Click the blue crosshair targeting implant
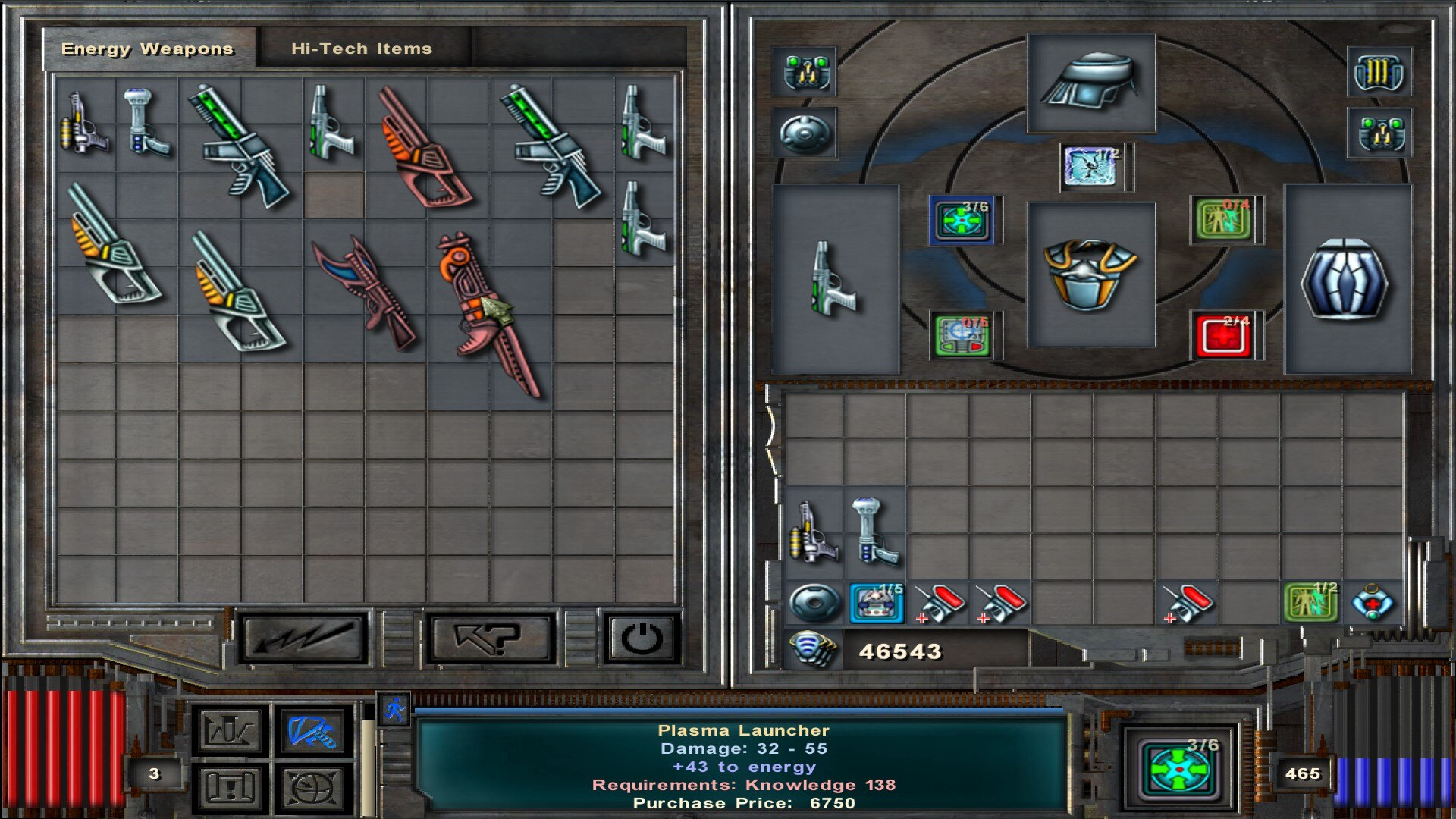Image resolution: width=1456 pixels, height=819 pixels. point(961,221)
